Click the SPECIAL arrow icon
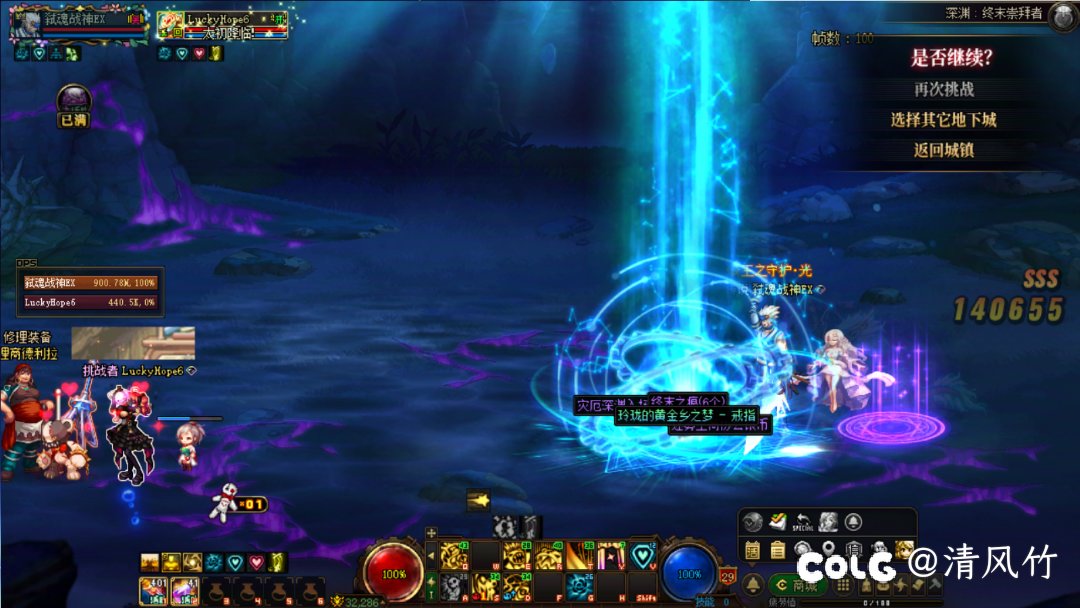The width and height of the screenshot is (1080, 608). click(802, 522)
